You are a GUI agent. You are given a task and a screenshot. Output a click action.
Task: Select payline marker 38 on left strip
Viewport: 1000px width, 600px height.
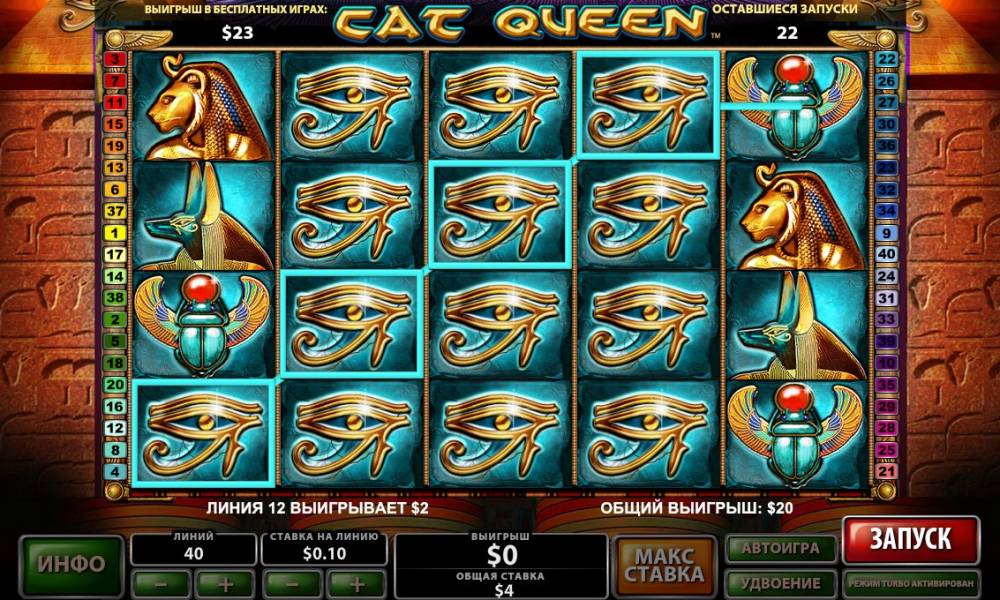pos(115,298)
